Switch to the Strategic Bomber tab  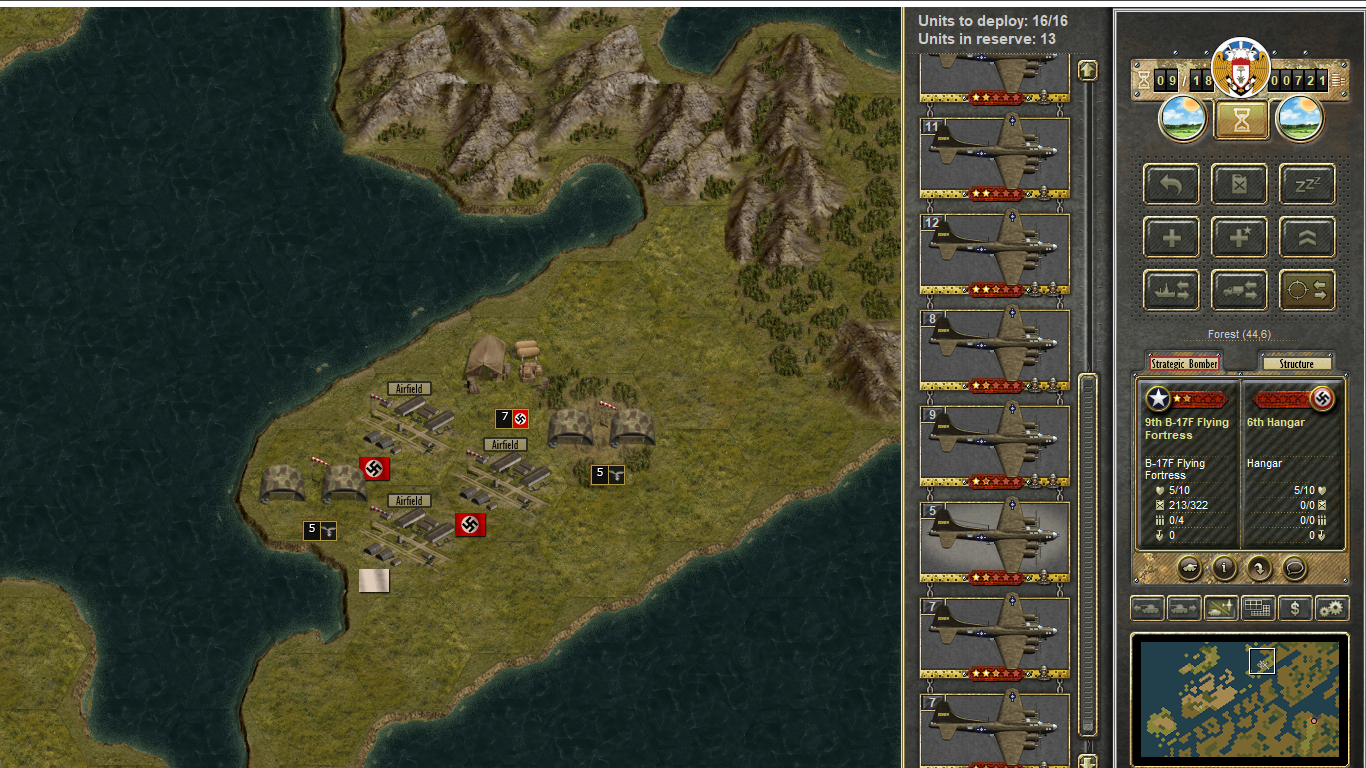1184,364
